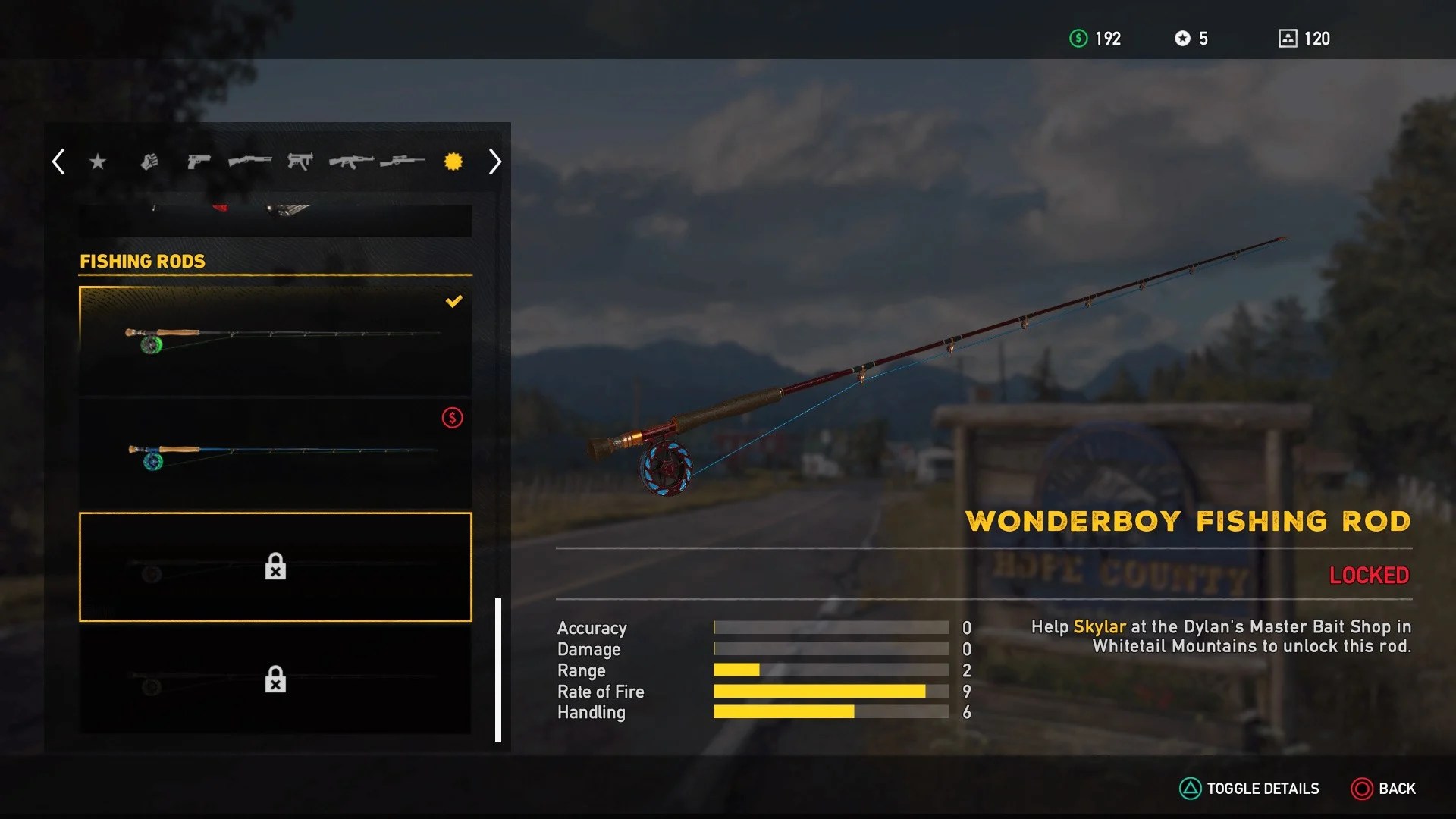Click the special items sun icon

(x=453, y=161)
